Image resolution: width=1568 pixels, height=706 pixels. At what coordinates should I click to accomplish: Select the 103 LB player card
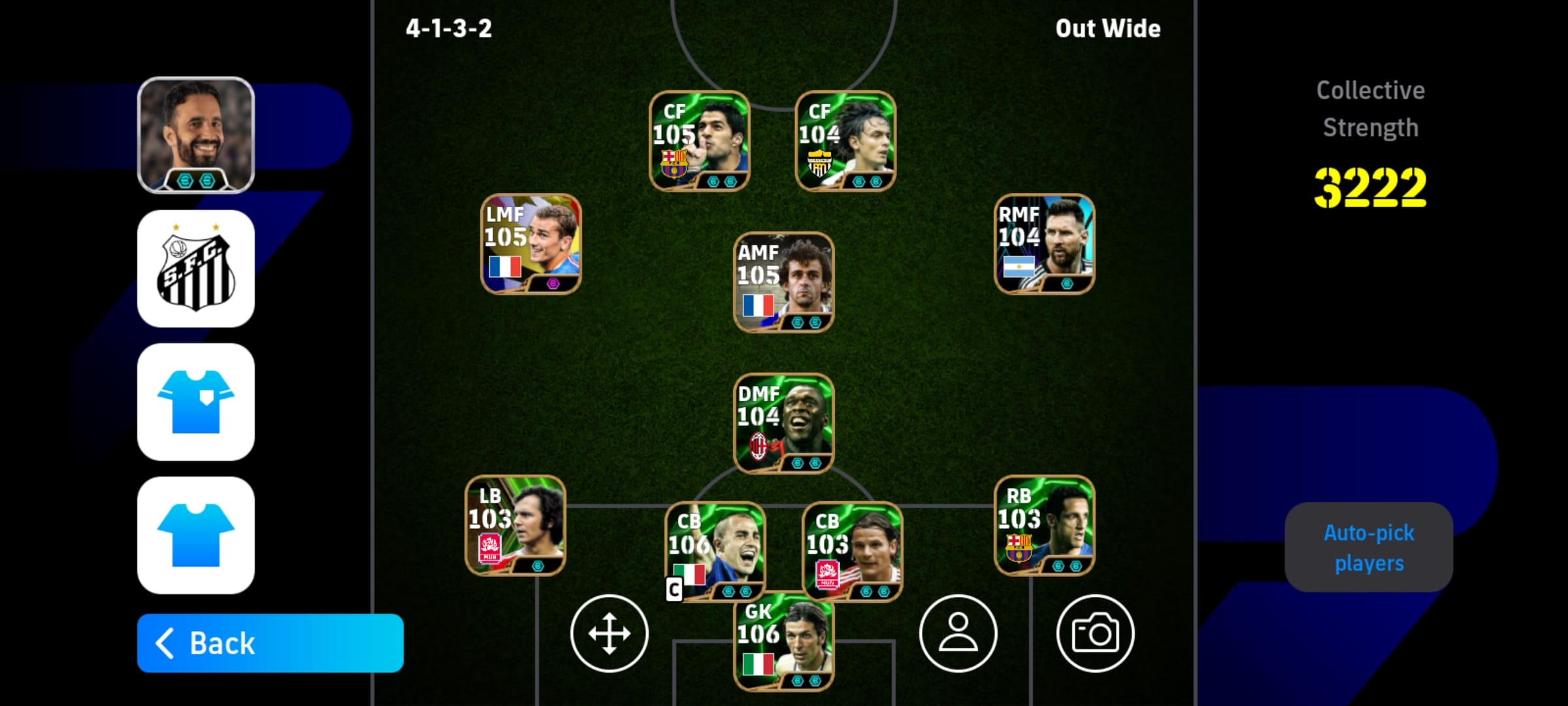tap(515, 526)
